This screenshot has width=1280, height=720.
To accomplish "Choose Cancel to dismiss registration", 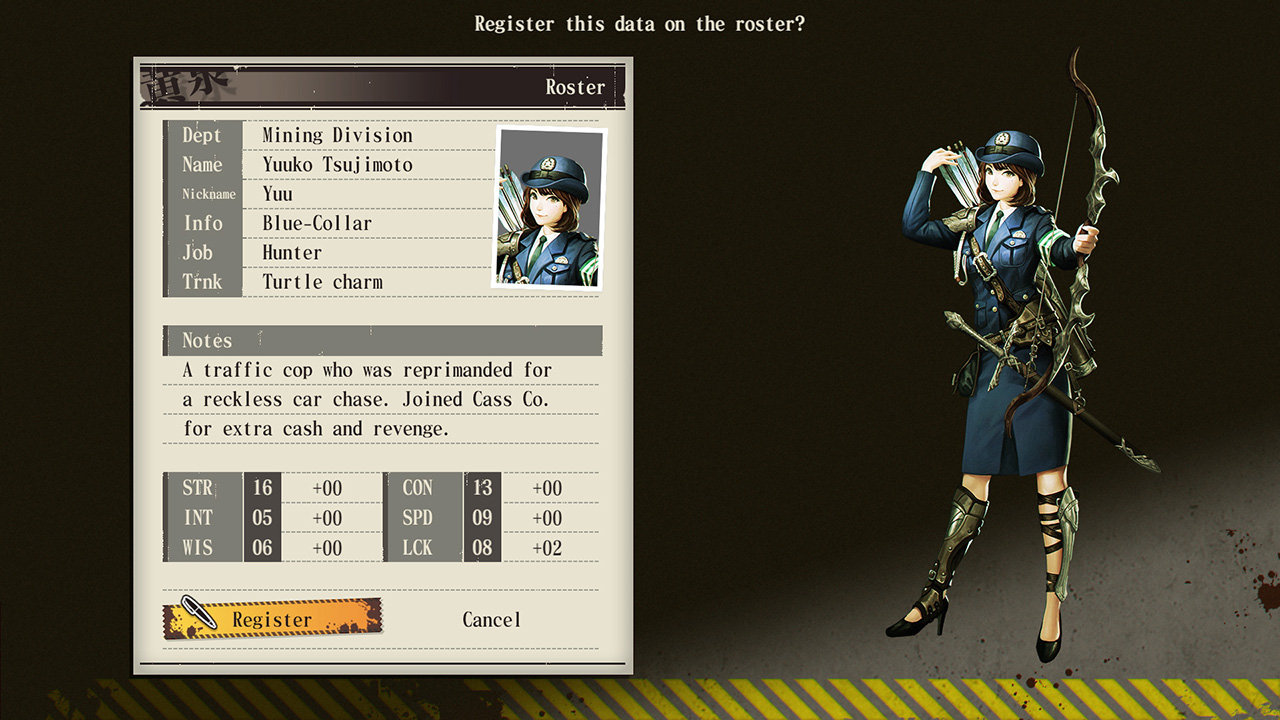I will [491, 619].
